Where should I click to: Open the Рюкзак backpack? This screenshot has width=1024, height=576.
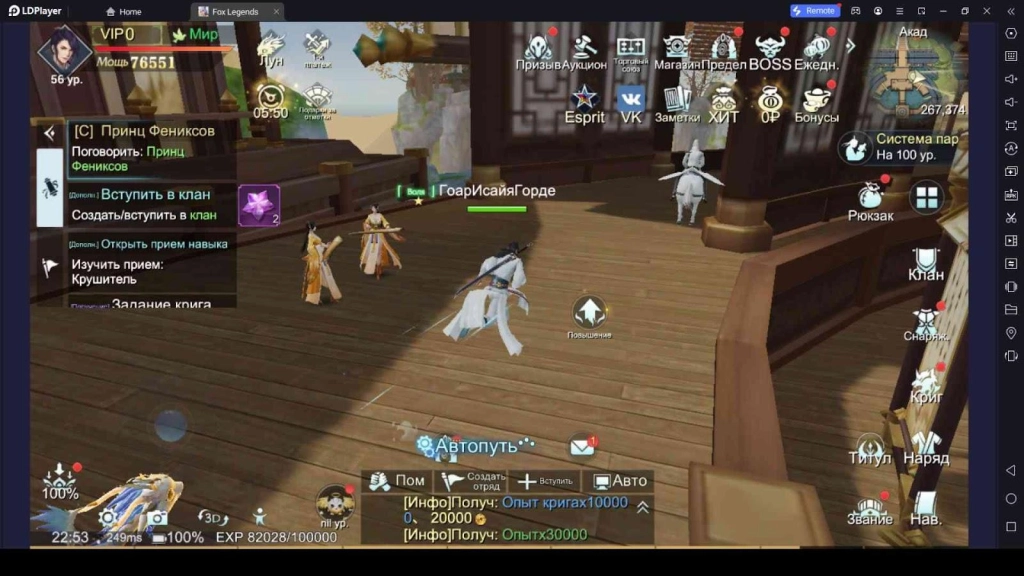click(869, 197)
